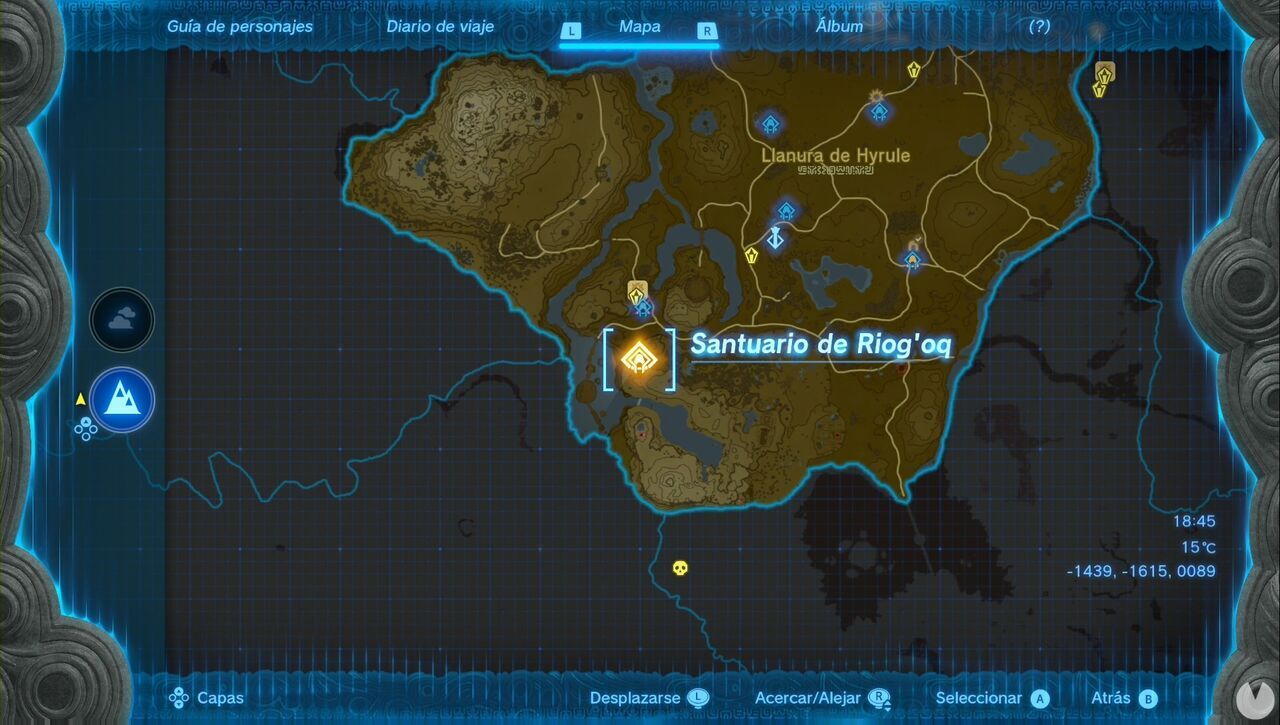This screenshot has height=725, width=1280.
Task: Open Capas using the layers icon
Action: pos(179,697)
